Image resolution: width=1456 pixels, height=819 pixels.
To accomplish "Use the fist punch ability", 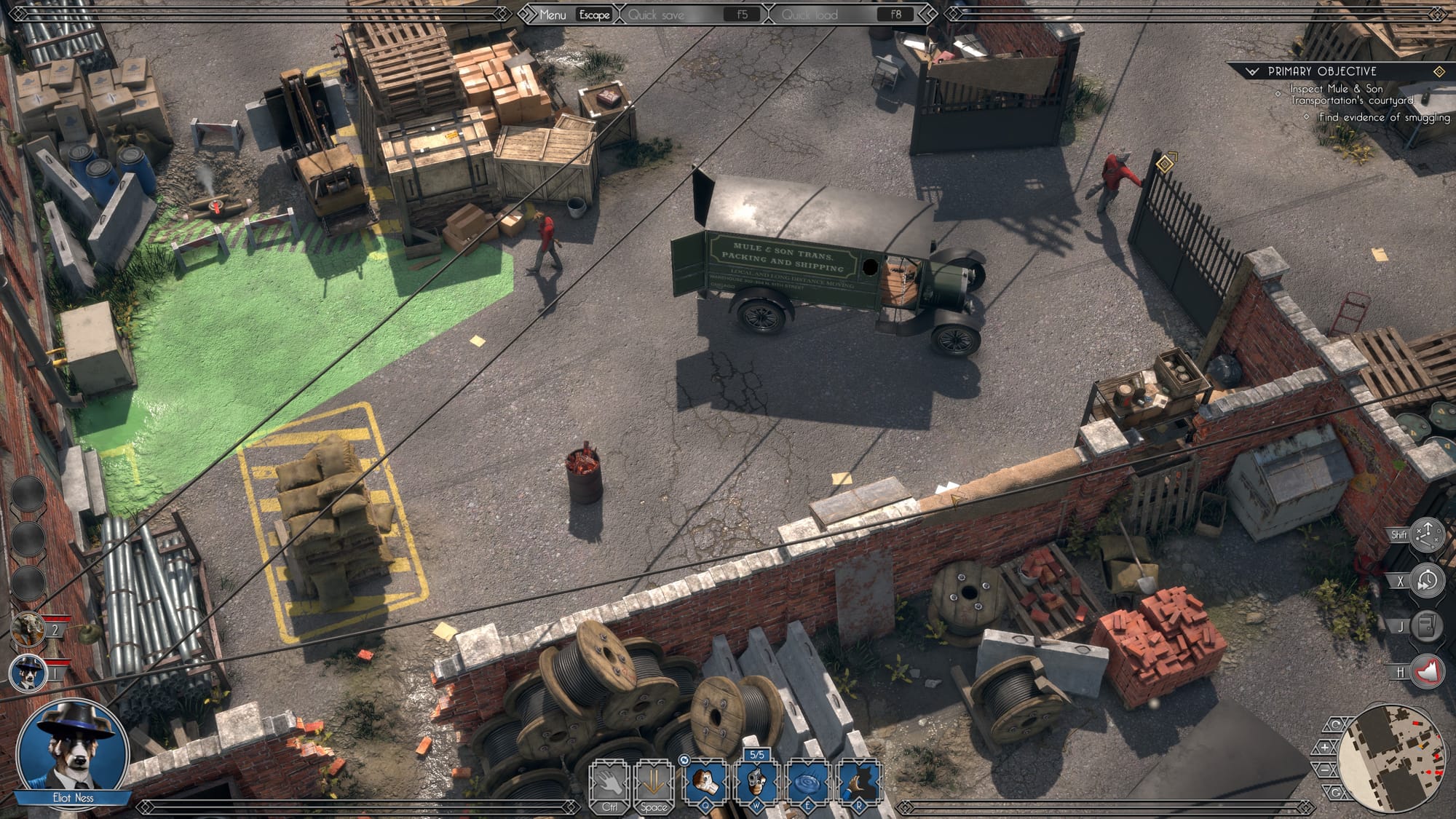I will click(x=705, y=782).
